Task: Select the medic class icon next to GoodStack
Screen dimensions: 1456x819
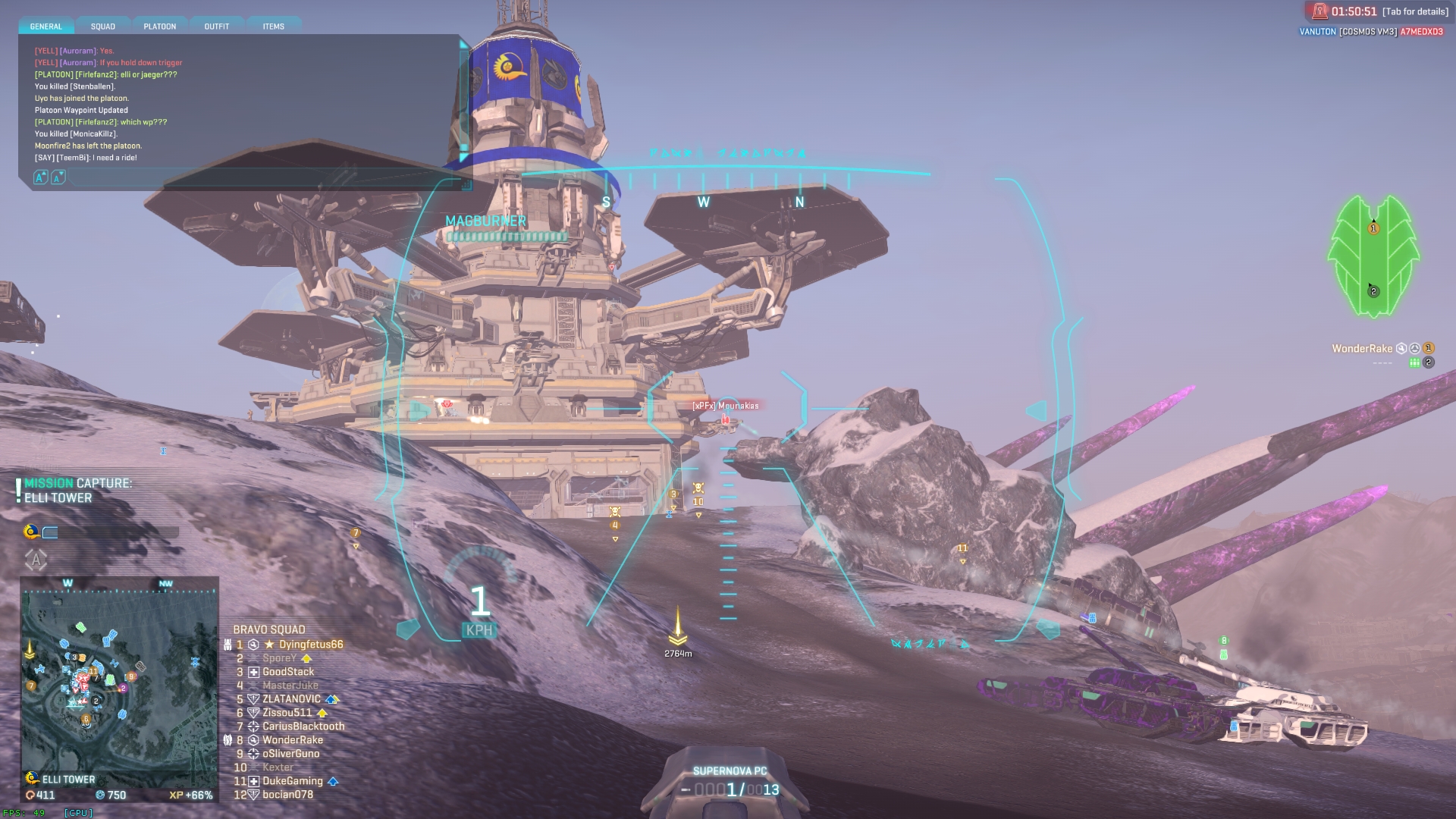Action: (x=253, y=672)
